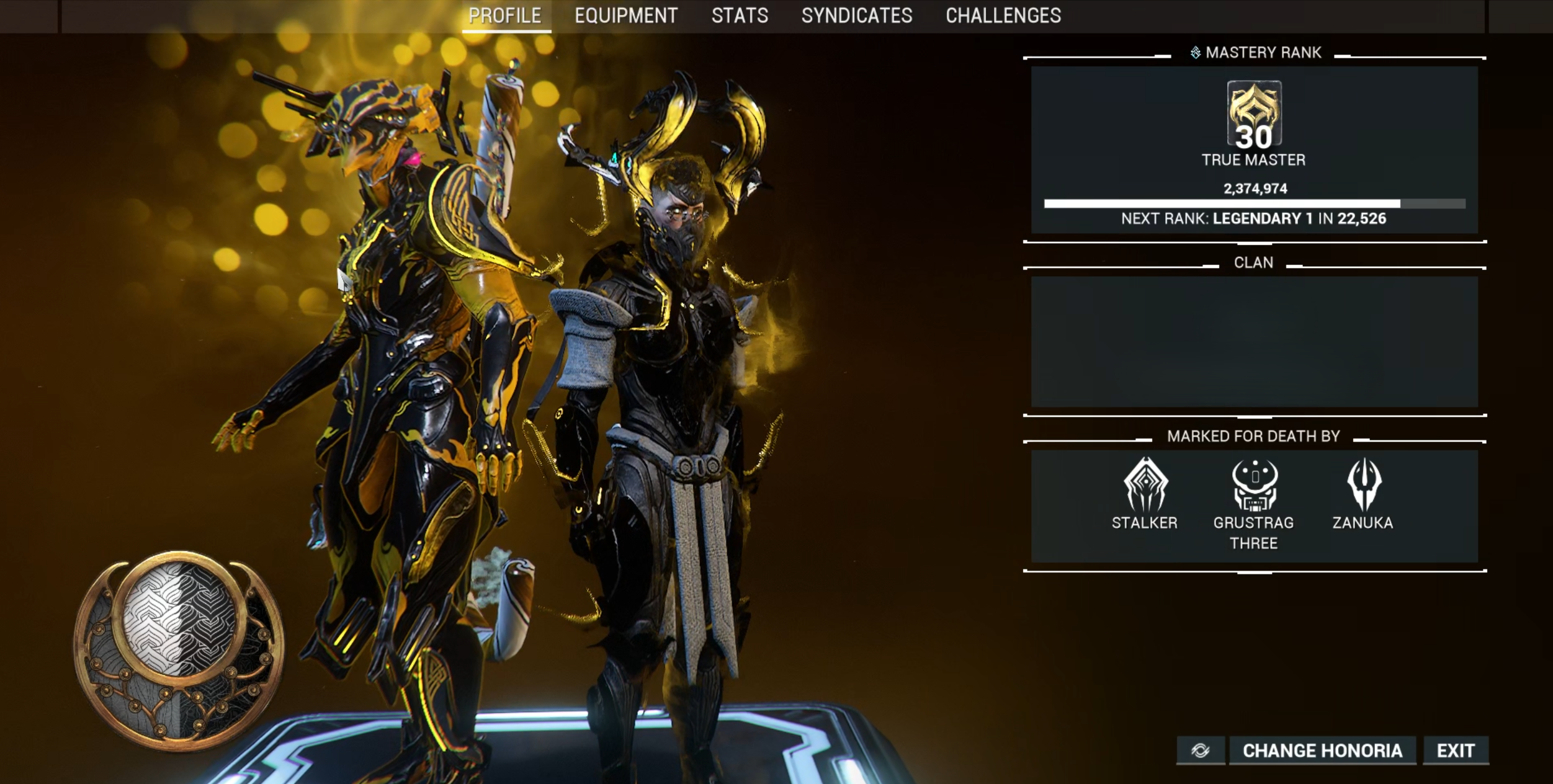Choose the Grustrag Three death mark
This screenshot has height=784, width=1553.
1254,484
